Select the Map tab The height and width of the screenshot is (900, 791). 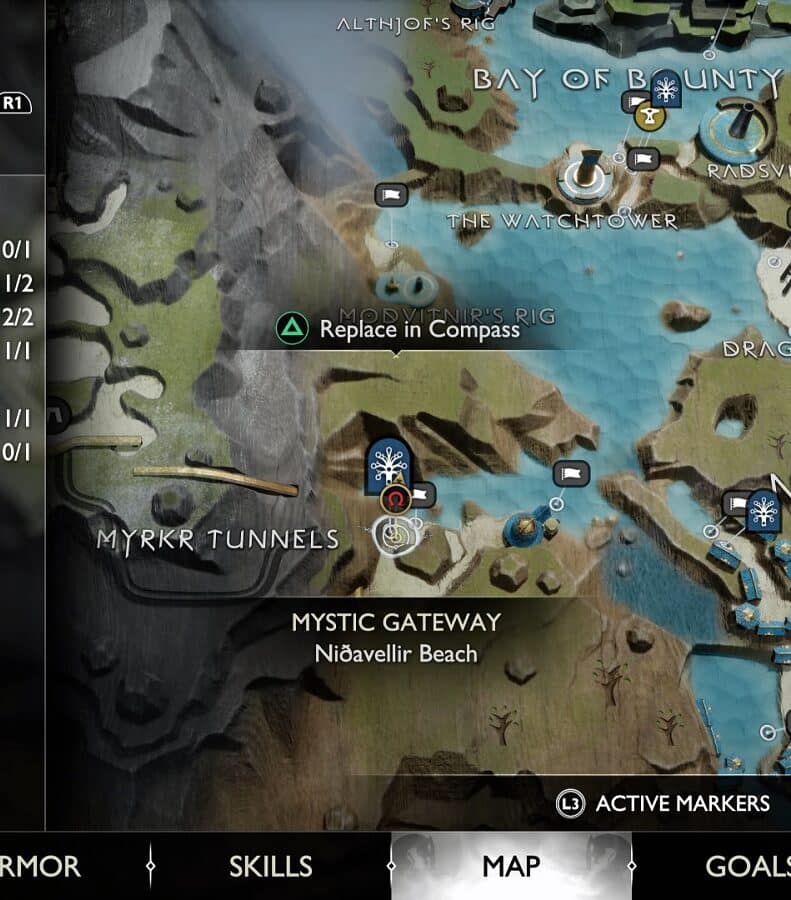(x=511, y=866)
